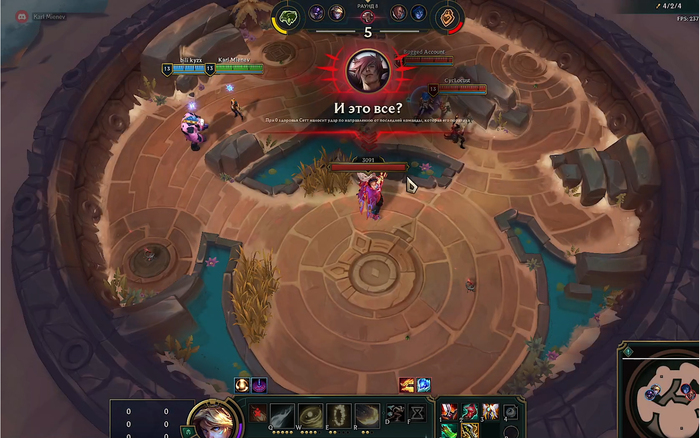Cast the W ability
The height and width of the screenshot is (438, 700).
click(311, 415)
